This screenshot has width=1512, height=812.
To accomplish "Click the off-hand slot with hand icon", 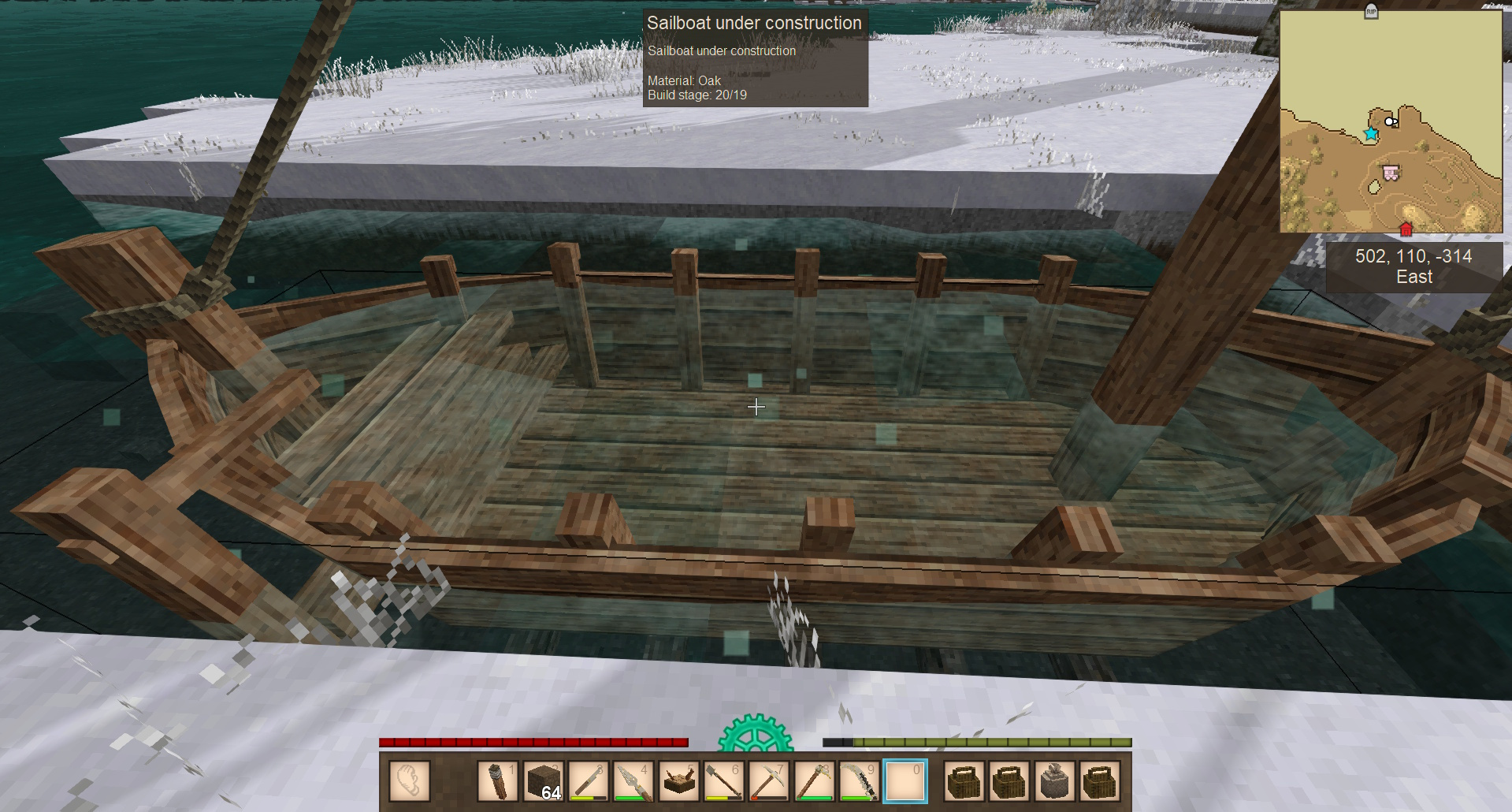I will pyautogui.click(x=410, y=780).
